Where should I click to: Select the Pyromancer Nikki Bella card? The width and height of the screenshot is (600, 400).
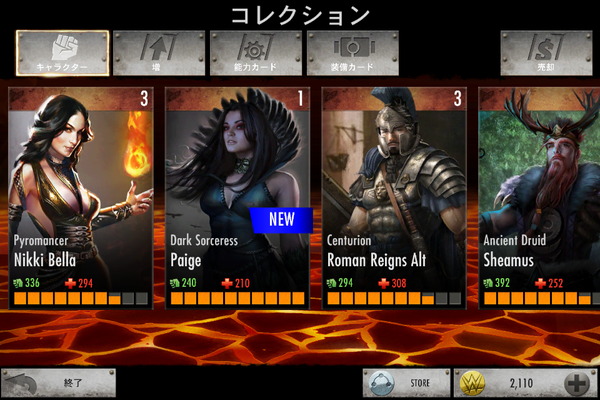[x=80, y=197]
